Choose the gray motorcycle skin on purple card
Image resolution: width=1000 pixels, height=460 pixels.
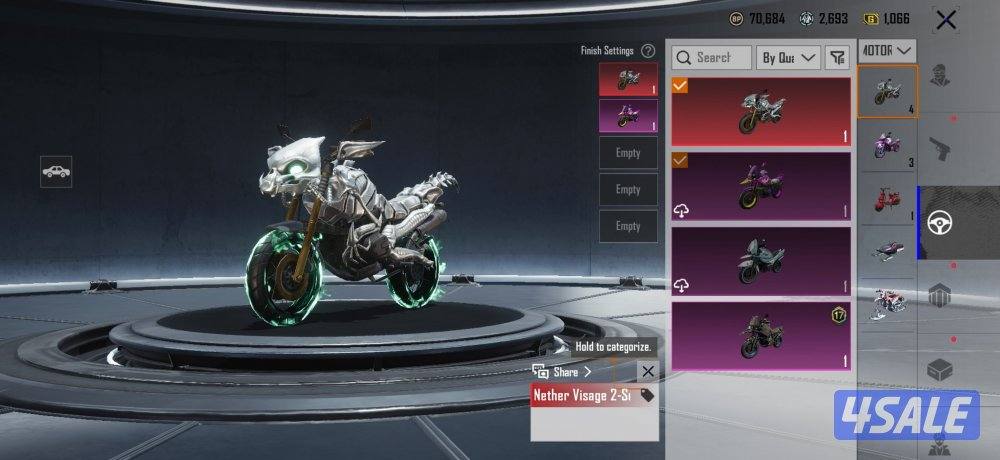coord(761,263)
